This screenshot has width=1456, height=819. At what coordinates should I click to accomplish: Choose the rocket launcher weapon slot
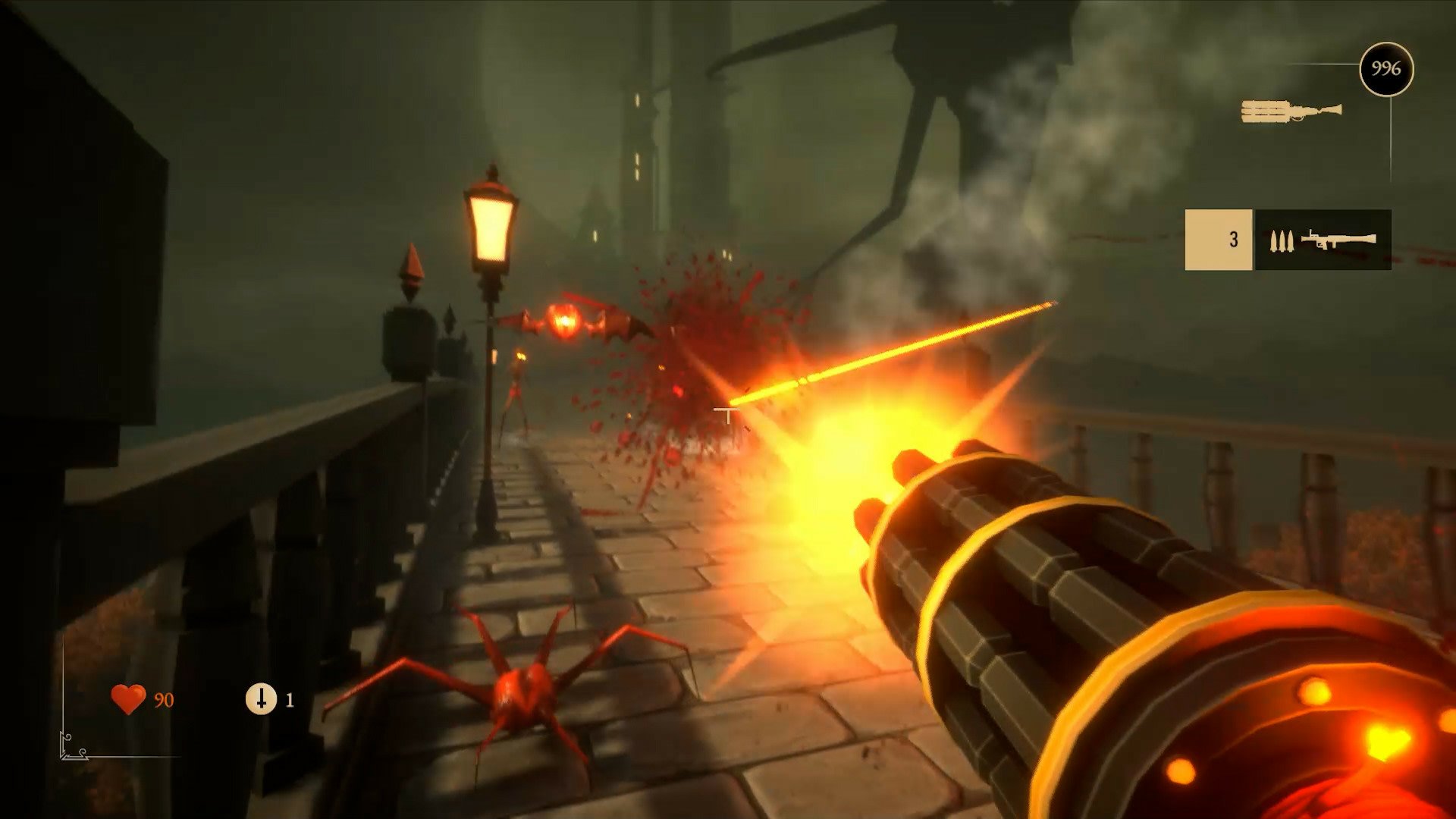(x=1323, y=240)
